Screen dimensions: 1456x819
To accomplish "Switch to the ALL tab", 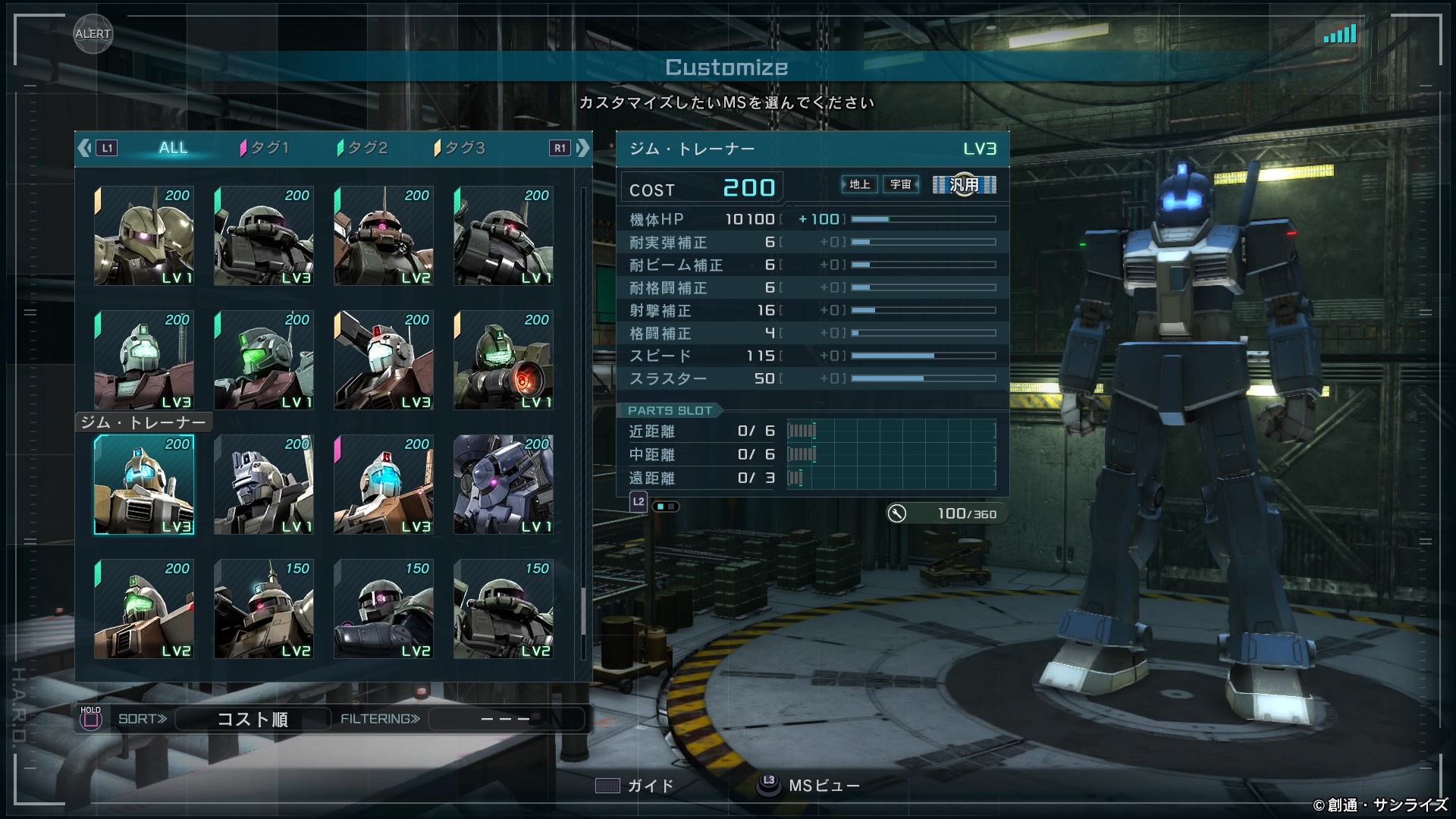I will click(173, 148).
